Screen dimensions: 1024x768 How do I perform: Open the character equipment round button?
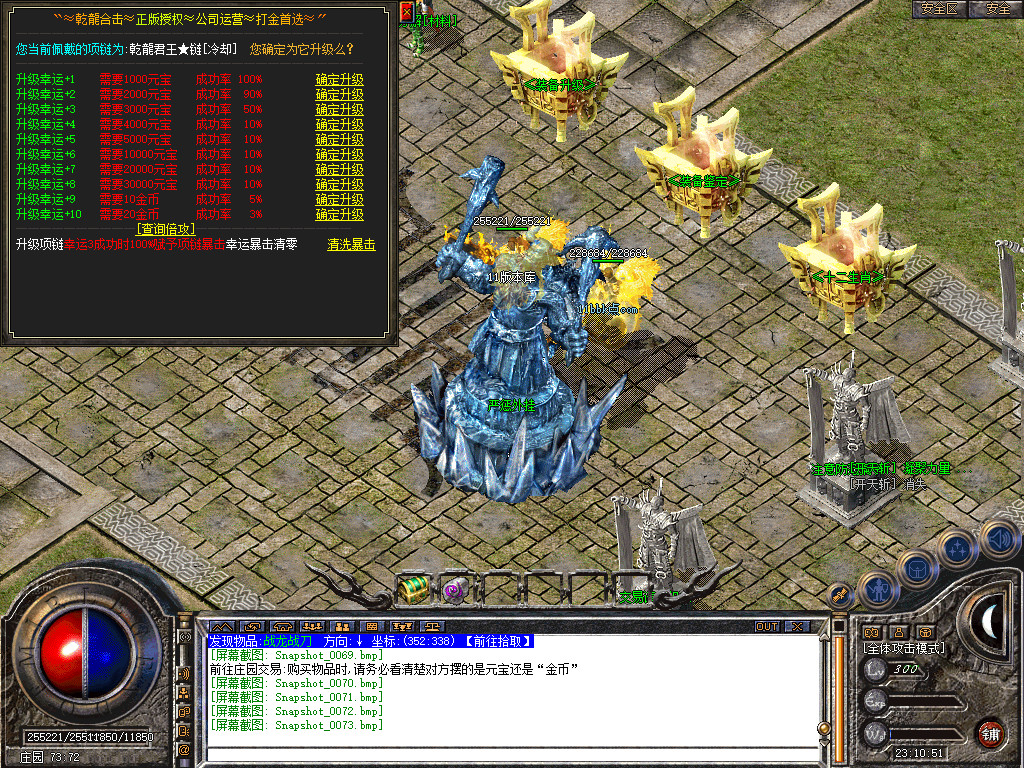(x=877, y=590)
